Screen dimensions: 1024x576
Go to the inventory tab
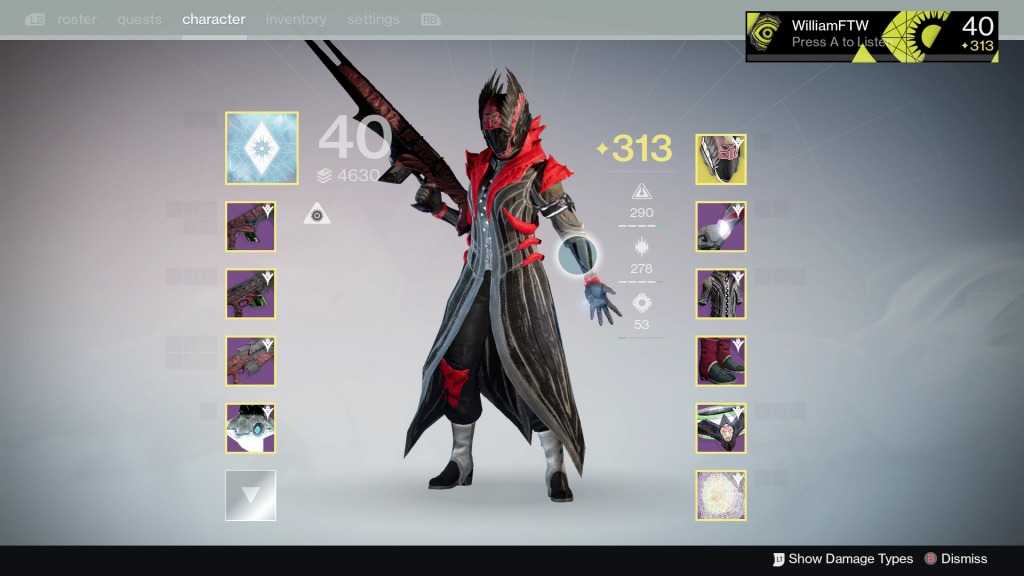[296, 19]
